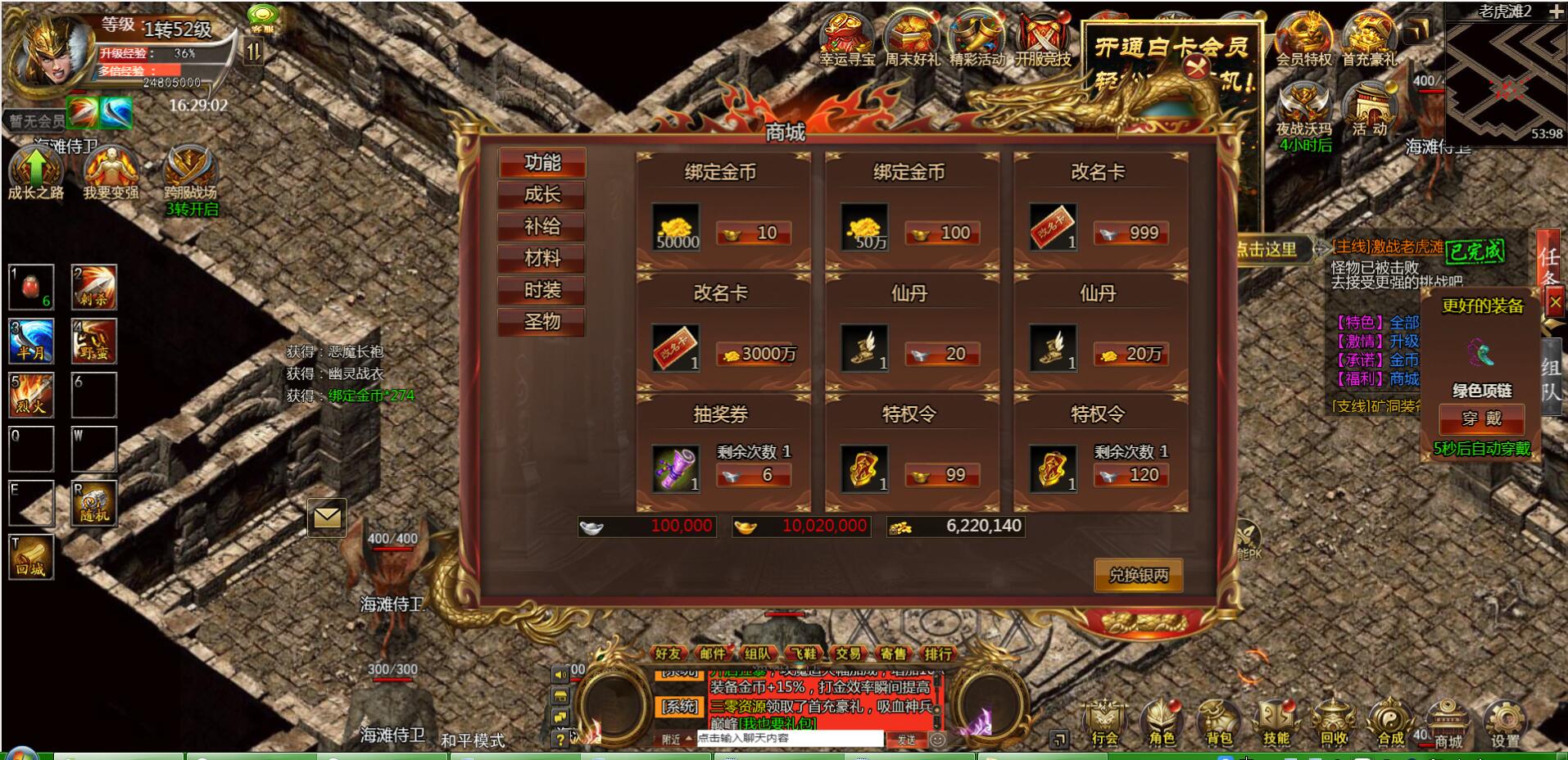
Task: Open the 补给 shop category
Action: pos(542,227)
